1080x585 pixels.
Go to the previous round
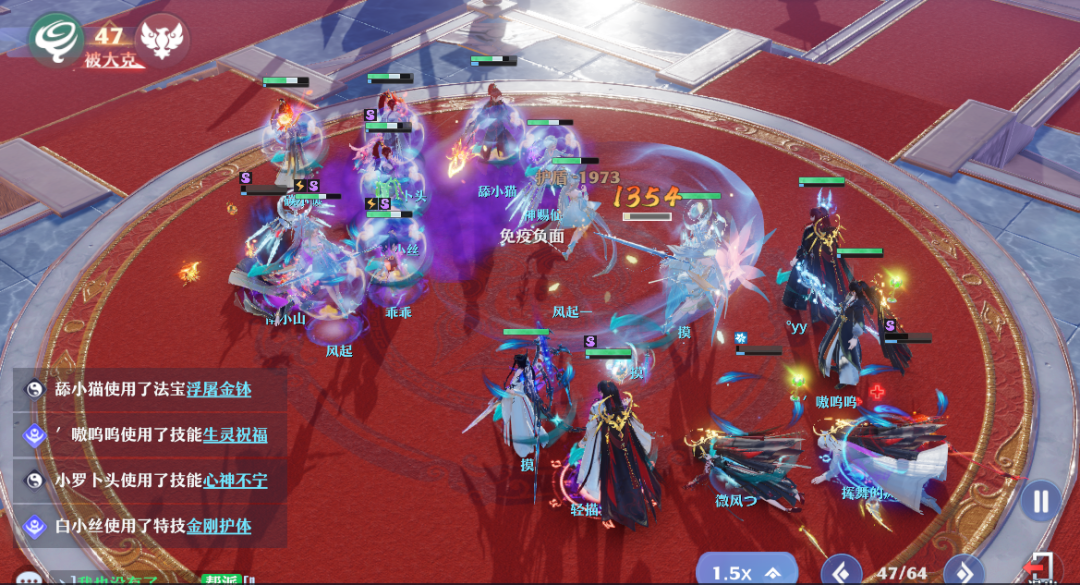pos(841,572)
